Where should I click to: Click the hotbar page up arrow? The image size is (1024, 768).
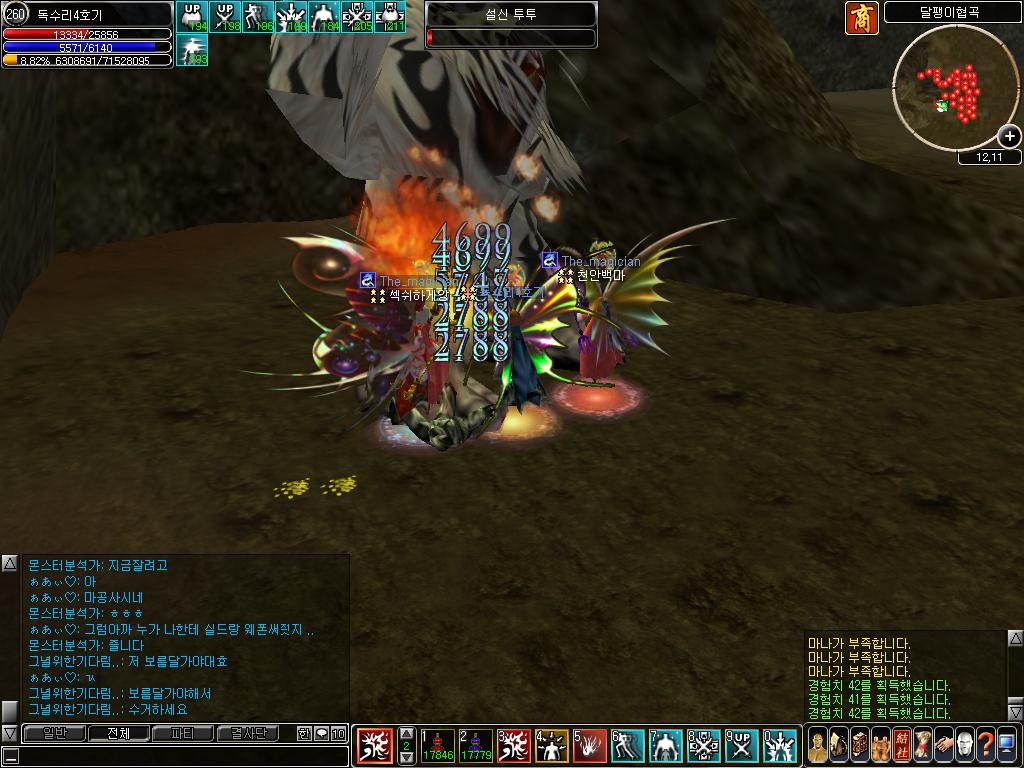coord(407,733)
